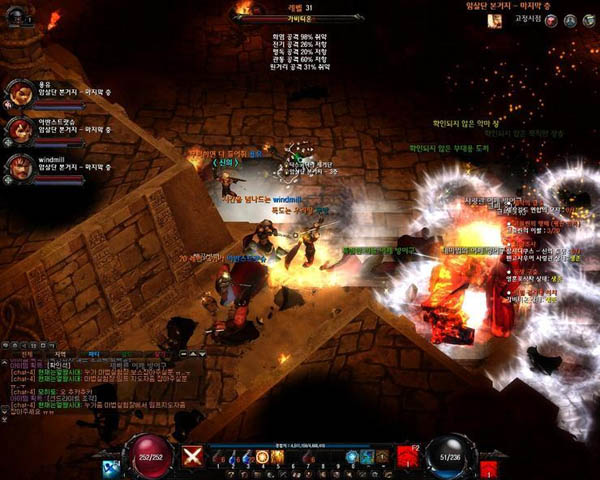Activate the crossed-swords attack skill

coord(191,457)
